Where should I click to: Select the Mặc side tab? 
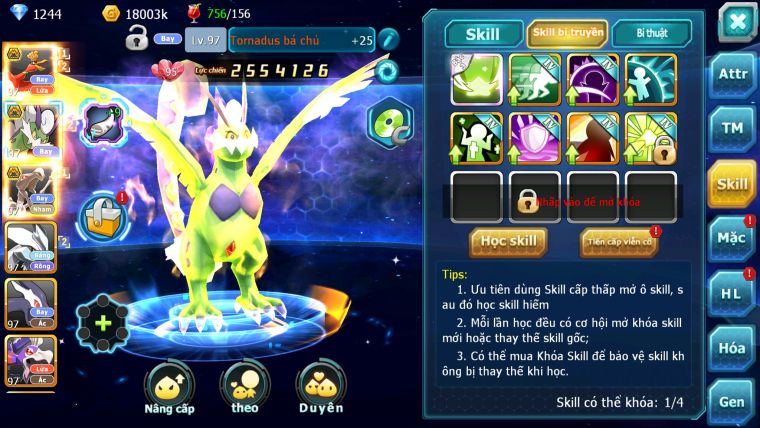[x=731, y=238]
